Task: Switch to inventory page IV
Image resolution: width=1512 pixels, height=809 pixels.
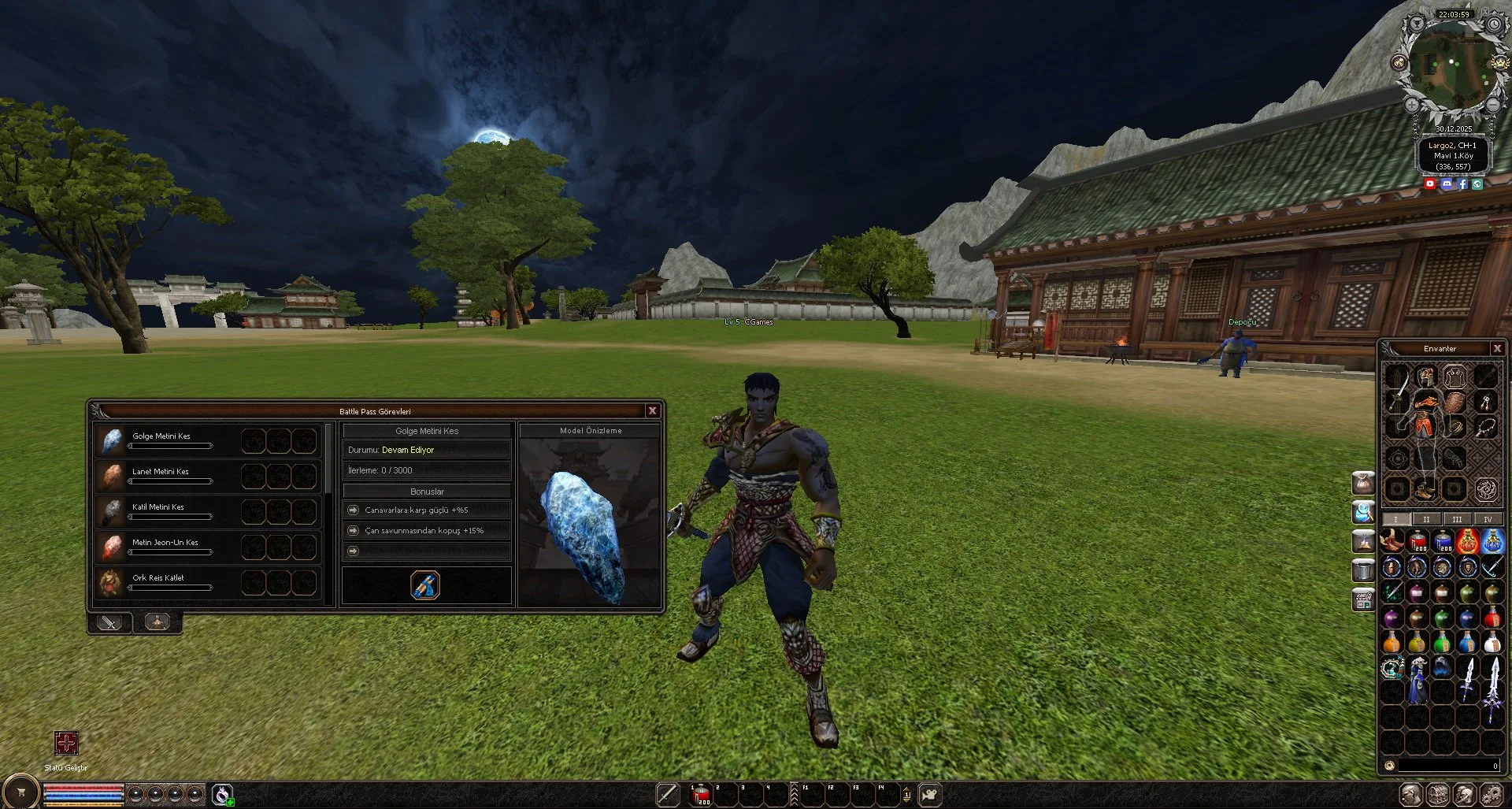Action: [x=1488, y=519]
